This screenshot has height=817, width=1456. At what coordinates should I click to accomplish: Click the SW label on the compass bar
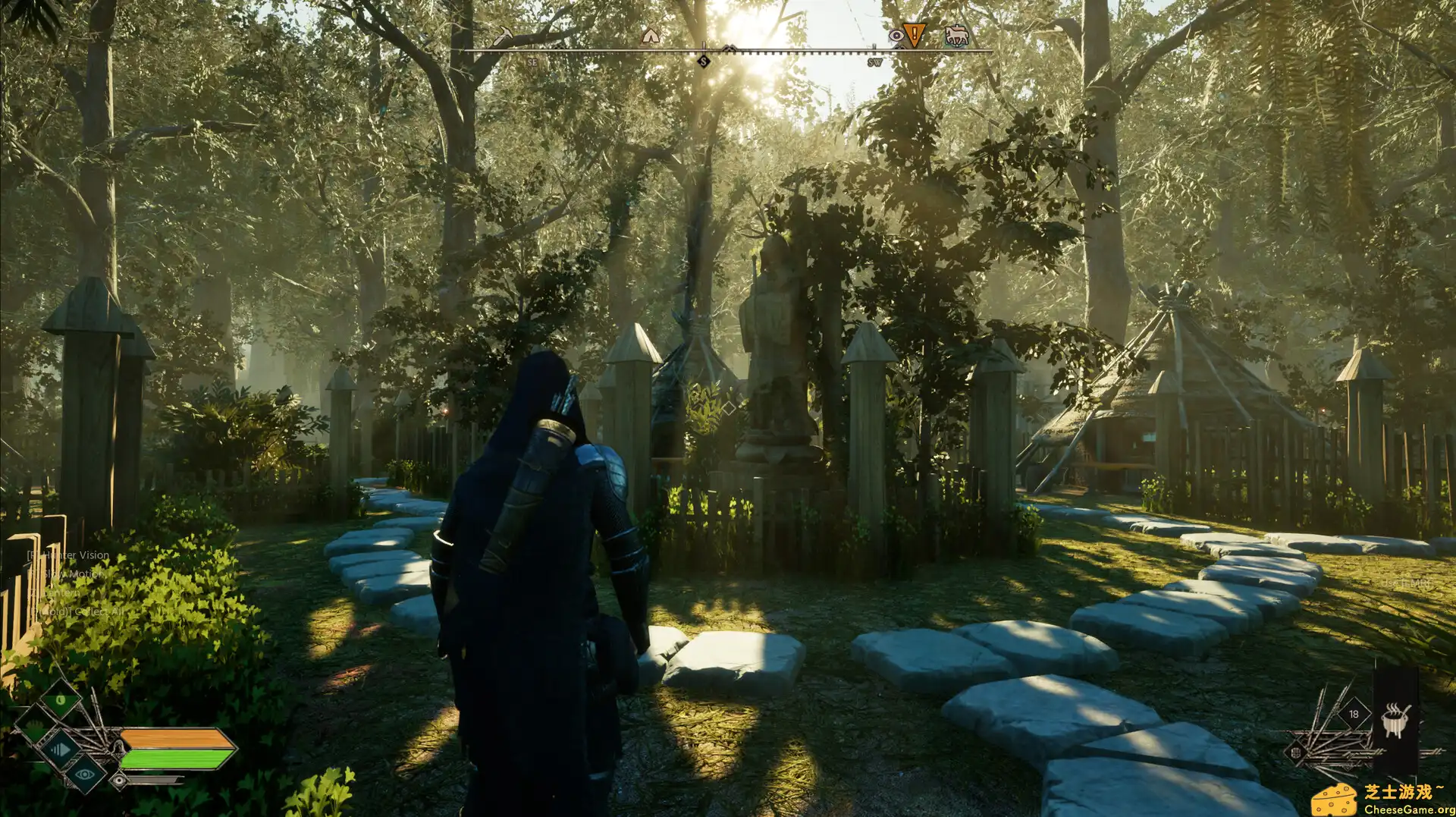(x=874, y=62)
